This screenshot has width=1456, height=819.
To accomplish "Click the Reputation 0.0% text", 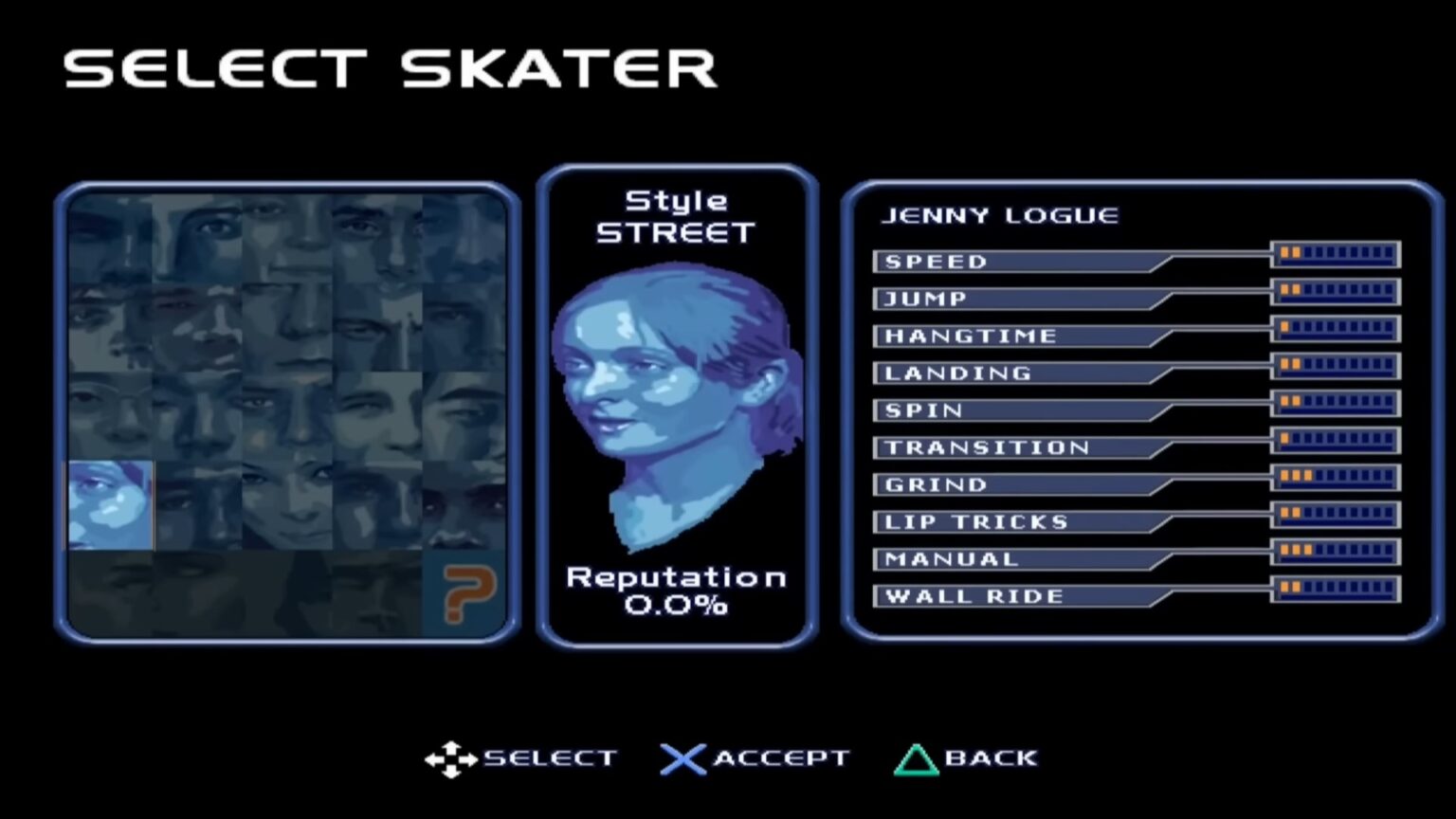I will point(675,592).
